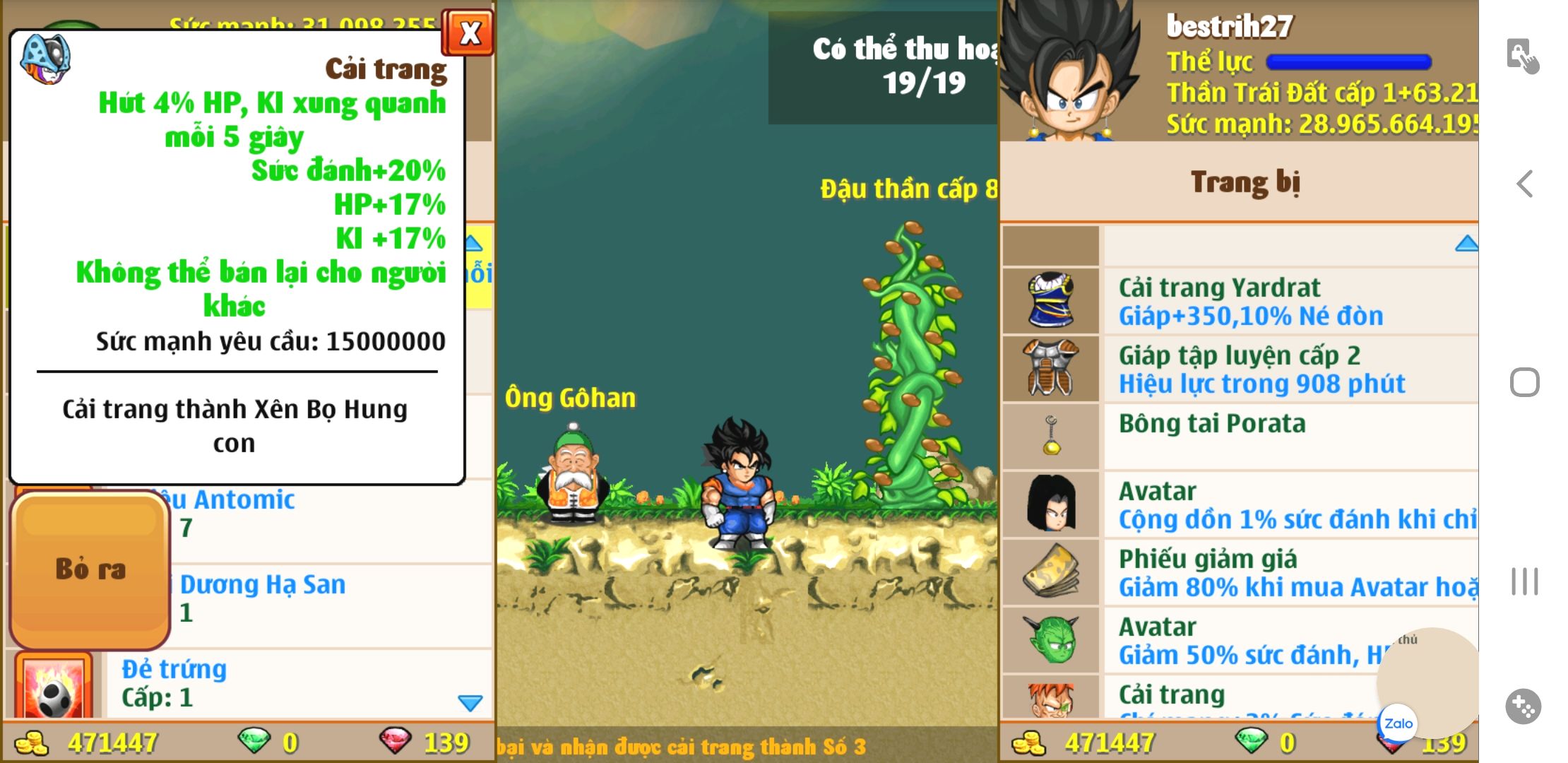1568x763 pixels.
Task: Open the Trang bị equipment tab
Action: coord(1245,182)
